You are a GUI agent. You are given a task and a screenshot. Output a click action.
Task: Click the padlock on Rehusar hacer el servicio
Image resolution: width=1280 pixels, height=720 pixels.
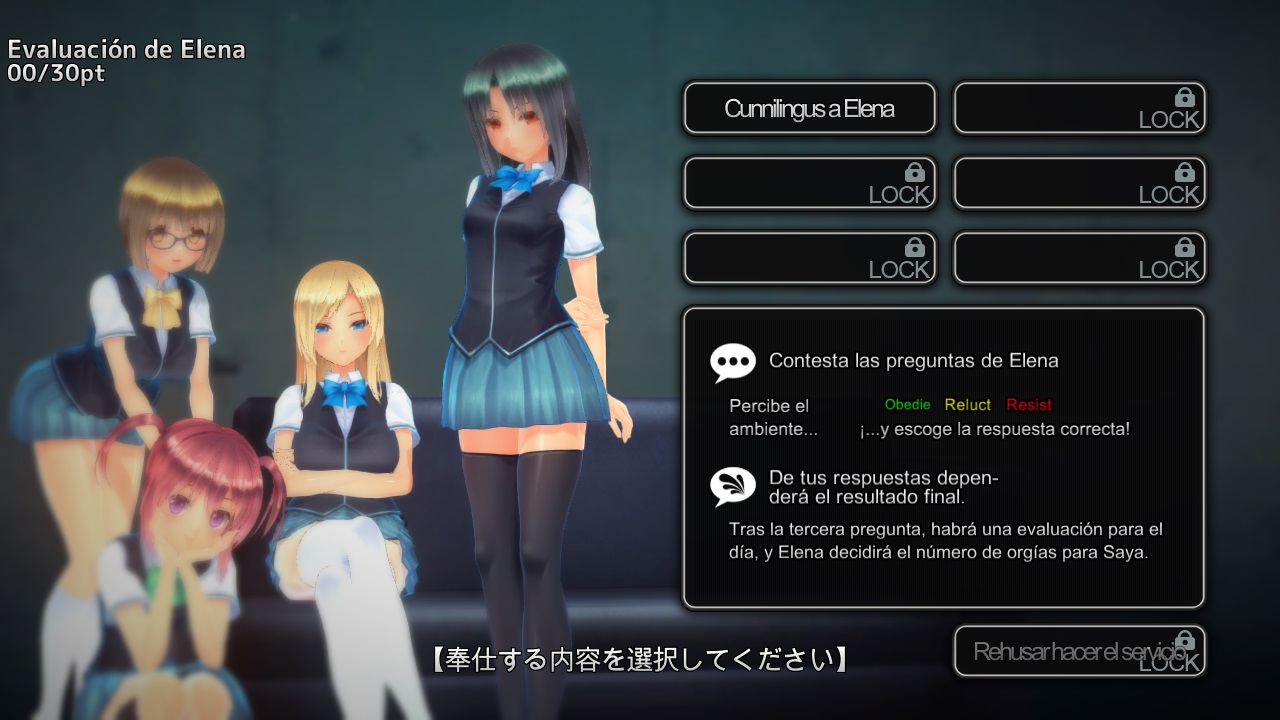(1186, 641)
